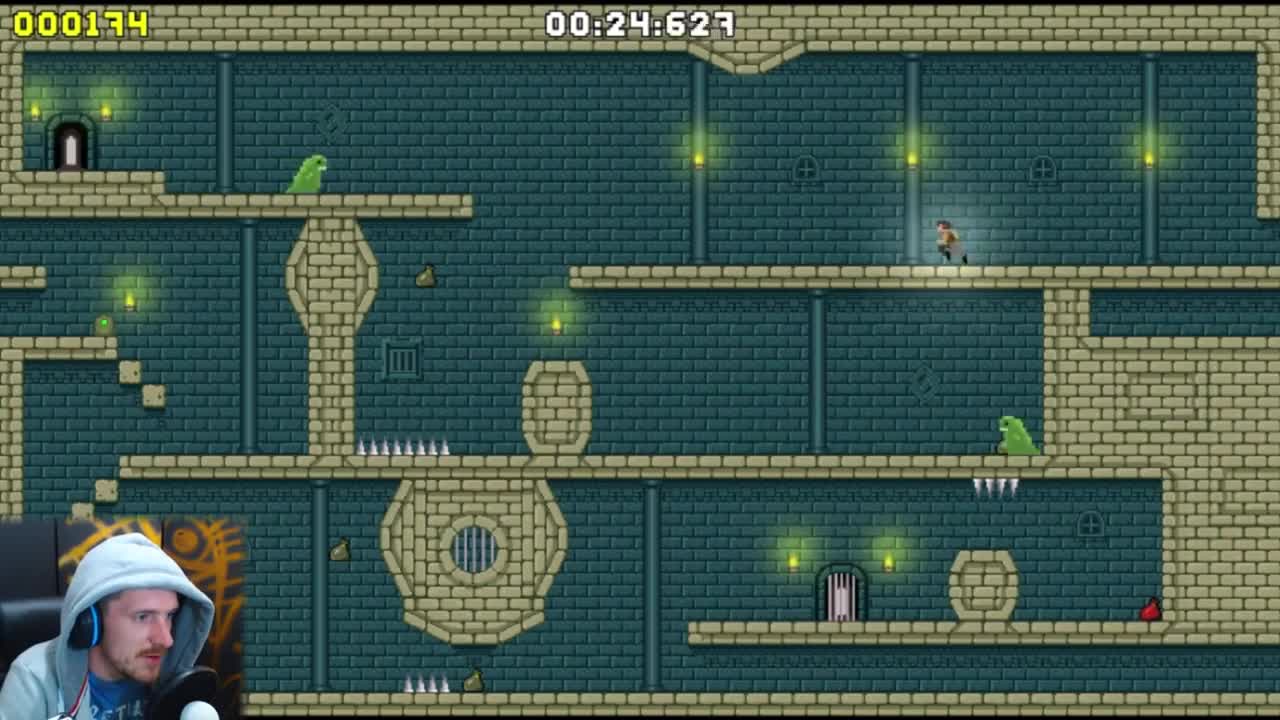Click the money bag in lower alcove

point(340,549)
